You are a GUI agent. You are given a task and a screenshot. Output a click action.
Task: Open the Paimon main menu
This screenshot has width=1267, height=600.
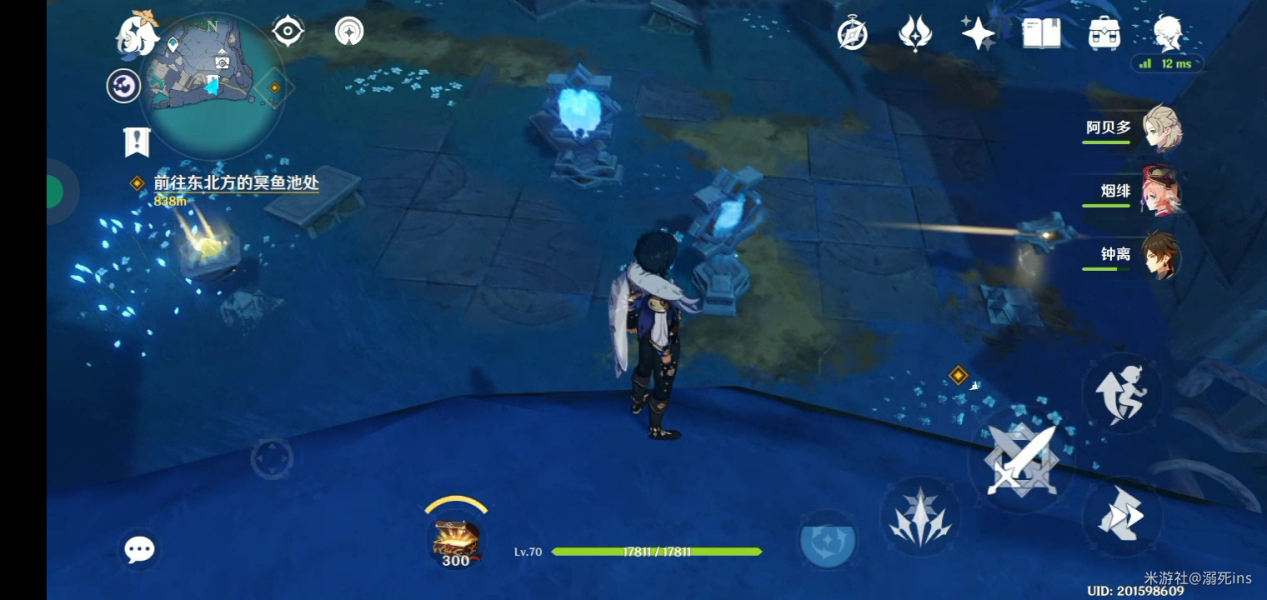138,35
